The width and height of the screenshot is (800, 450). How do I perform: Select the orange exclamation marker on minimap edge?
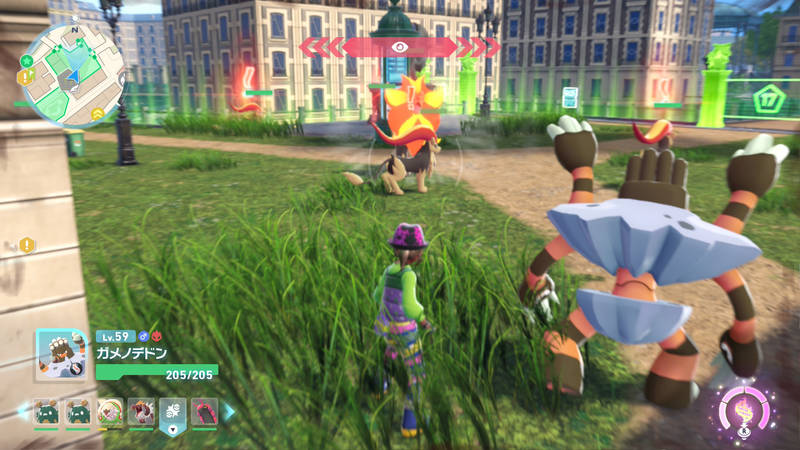click(25, 76)
